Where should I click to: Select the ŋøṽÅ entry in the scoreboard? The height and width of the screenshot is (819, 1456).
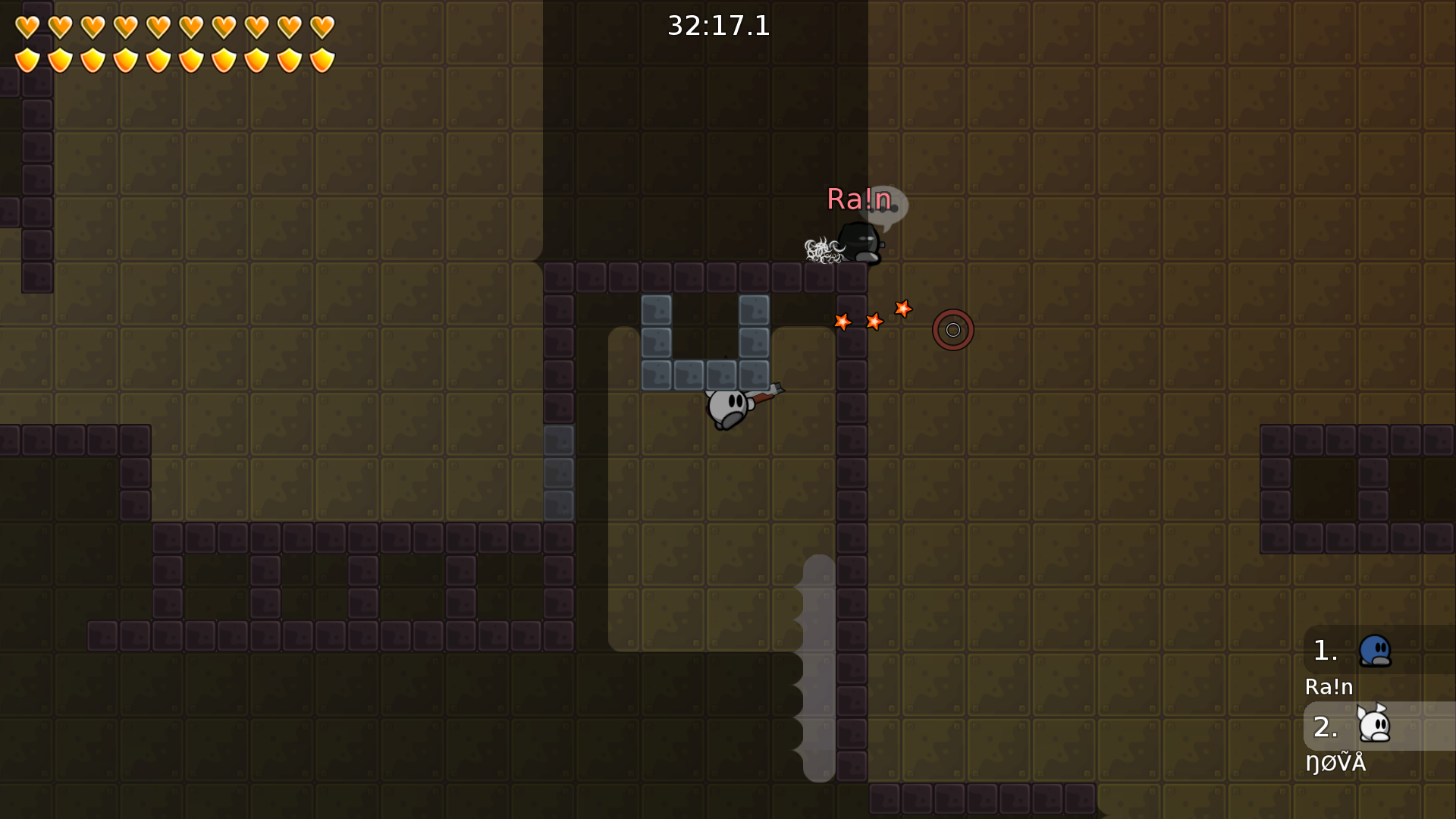coord(1336,763)
